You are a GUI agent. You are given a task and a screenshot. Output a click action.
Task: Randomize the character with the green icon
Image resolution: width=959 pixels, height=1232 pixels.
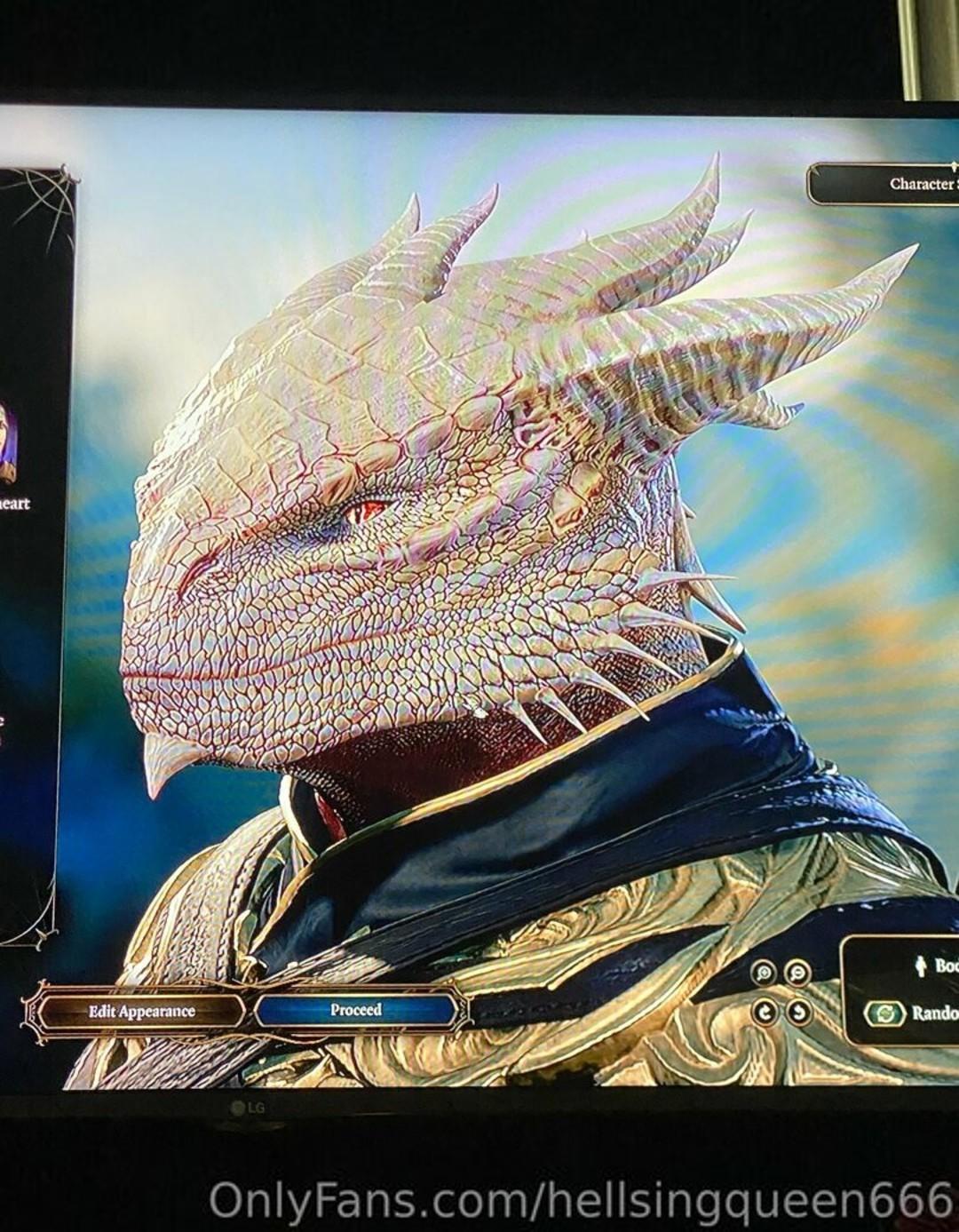884,1013
